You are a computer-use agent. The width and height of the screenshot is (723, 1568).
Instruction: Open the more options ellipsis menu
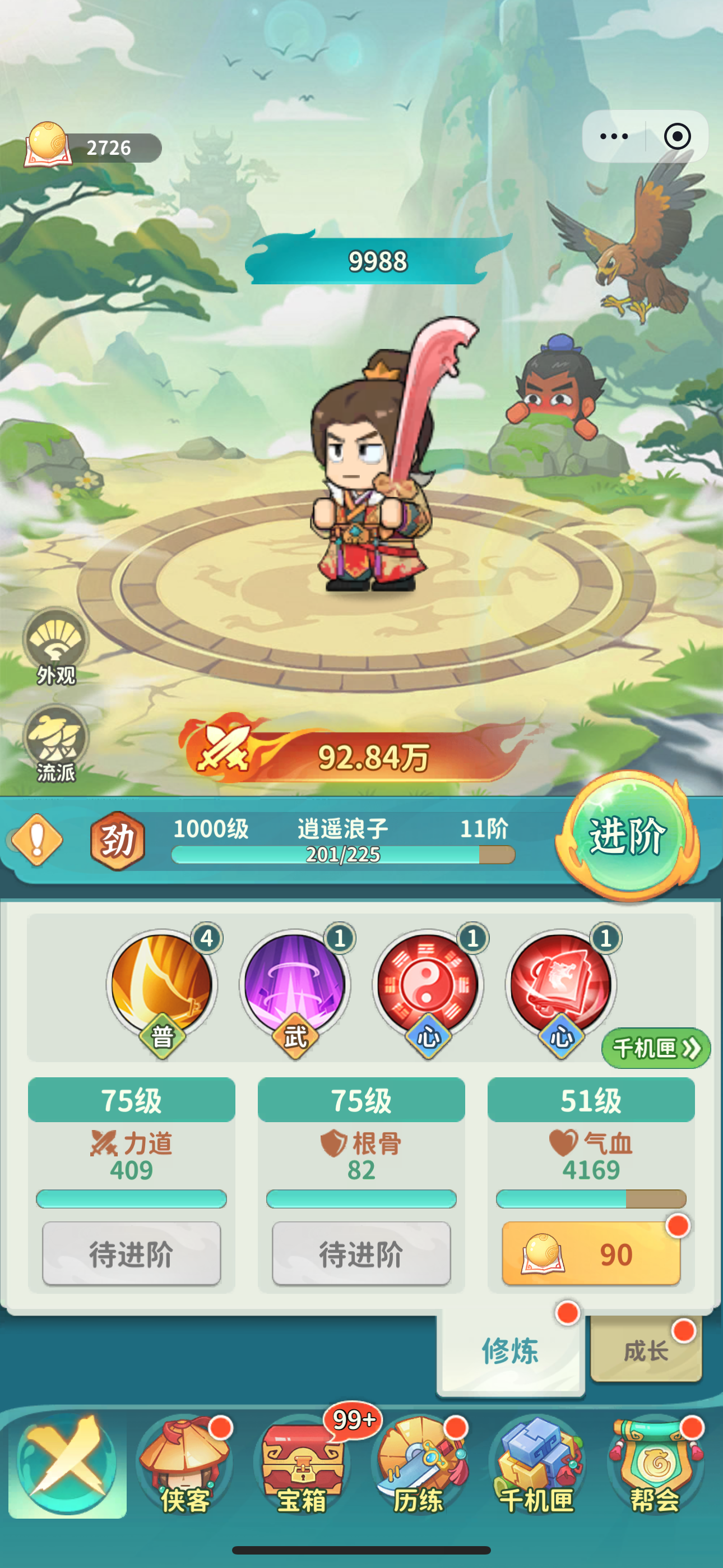(x=615, y=137)
